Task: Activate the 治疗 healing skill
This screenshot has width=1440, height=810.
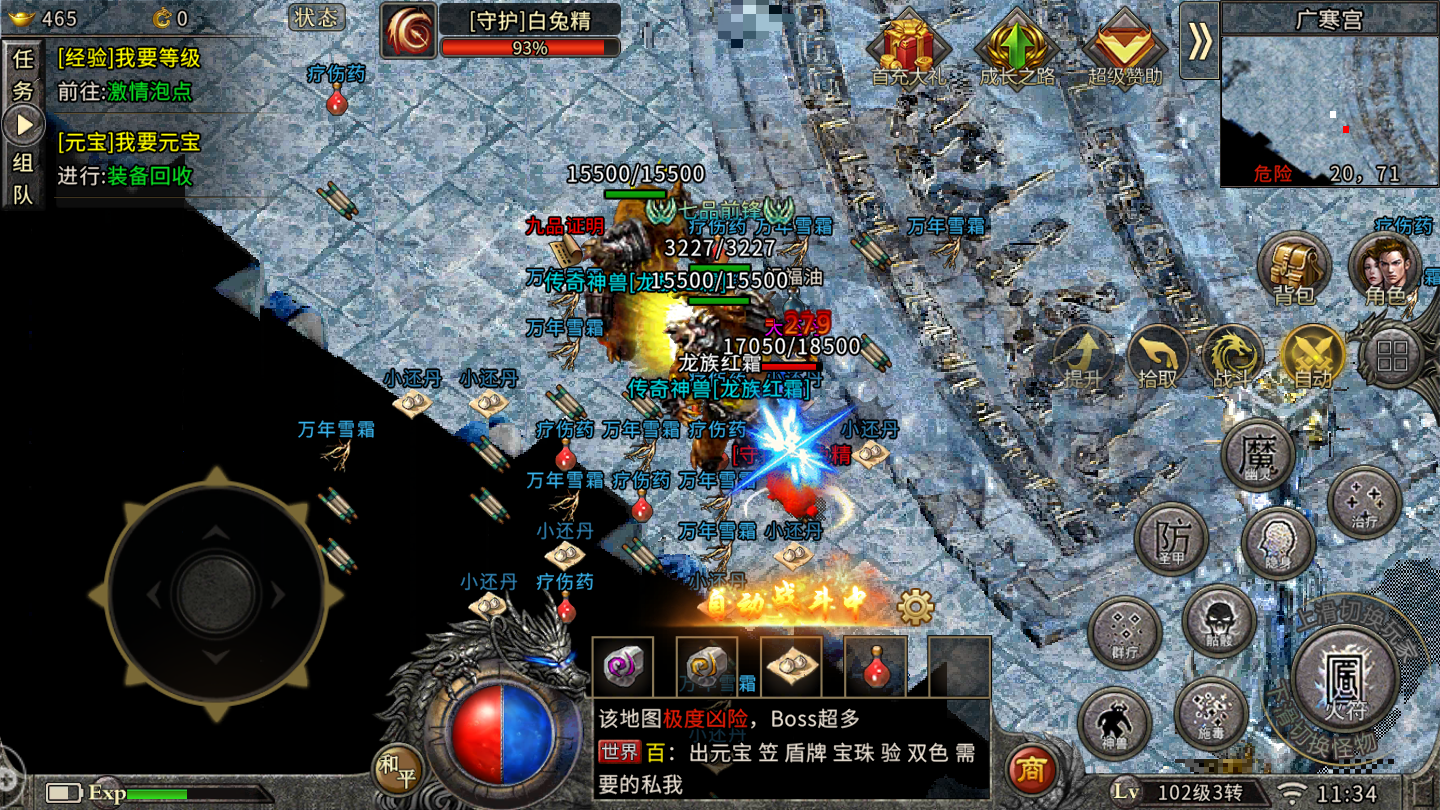Action: point(1364,503)
